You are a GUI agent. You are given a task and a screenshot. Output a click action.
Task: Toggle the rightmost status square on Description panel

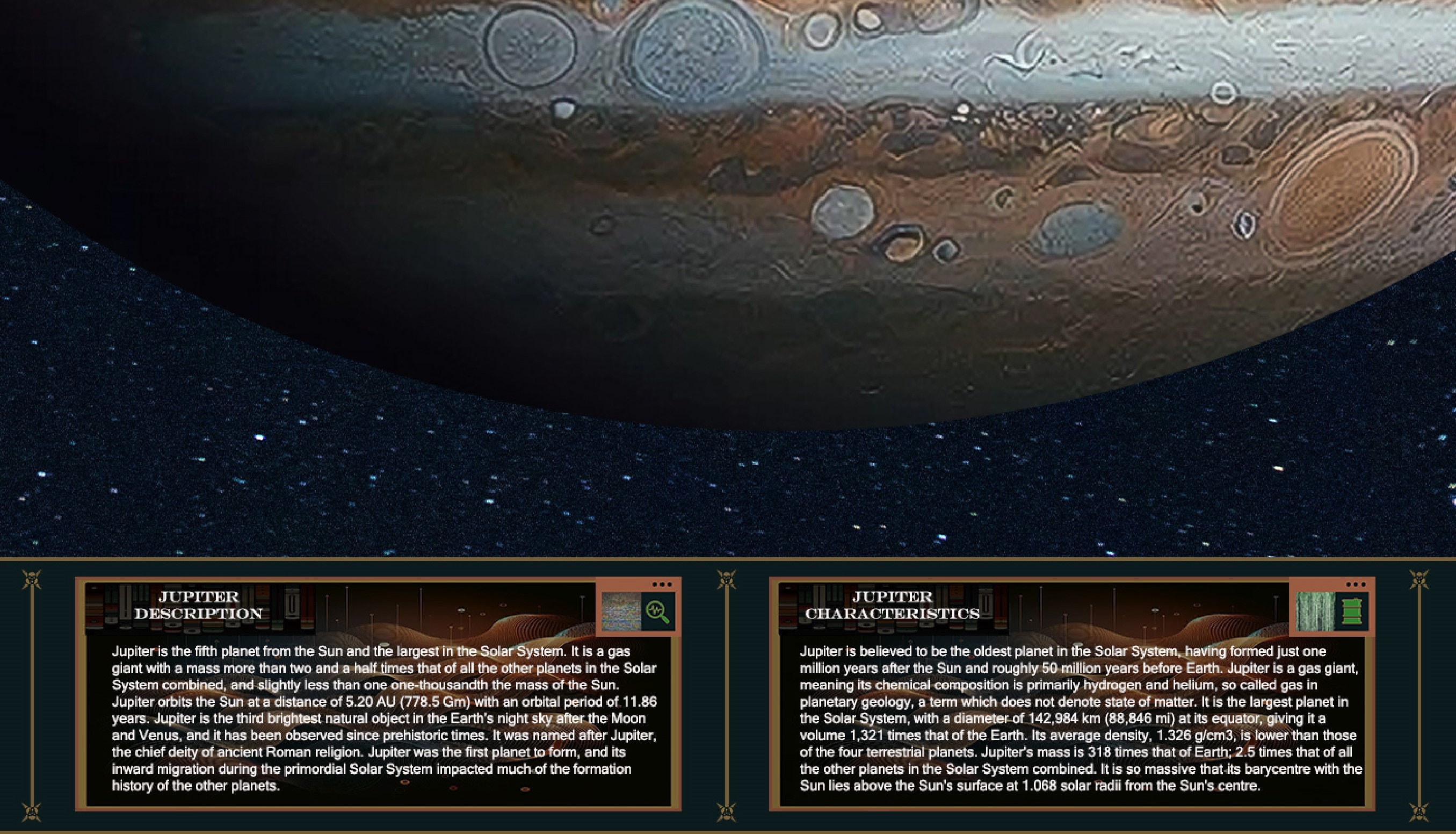(670, 585)
